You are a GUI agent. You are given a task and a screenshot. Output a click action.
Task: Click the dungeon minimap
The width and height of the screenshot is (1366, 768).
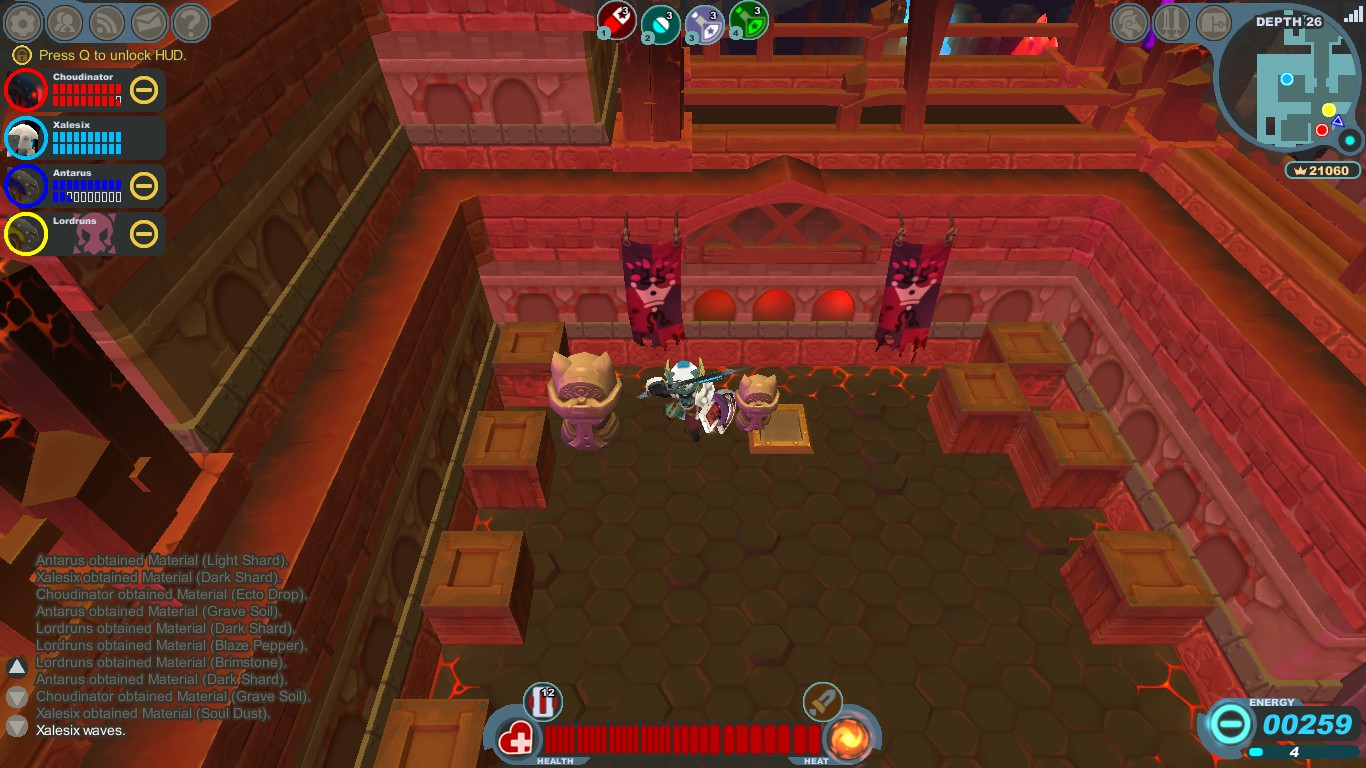click(x=1289, y=85)
